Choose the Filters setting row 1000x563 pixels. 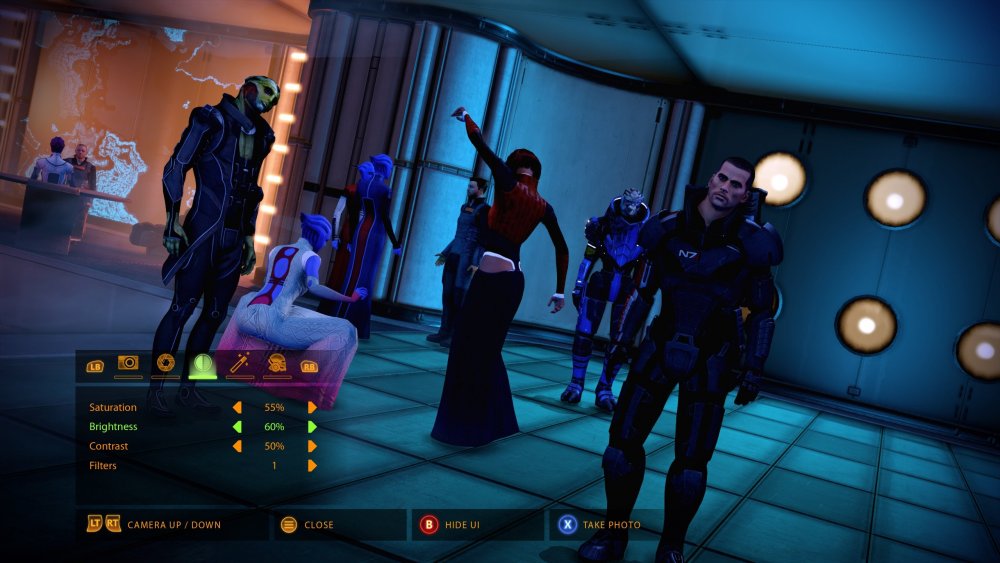click(103, 465)
